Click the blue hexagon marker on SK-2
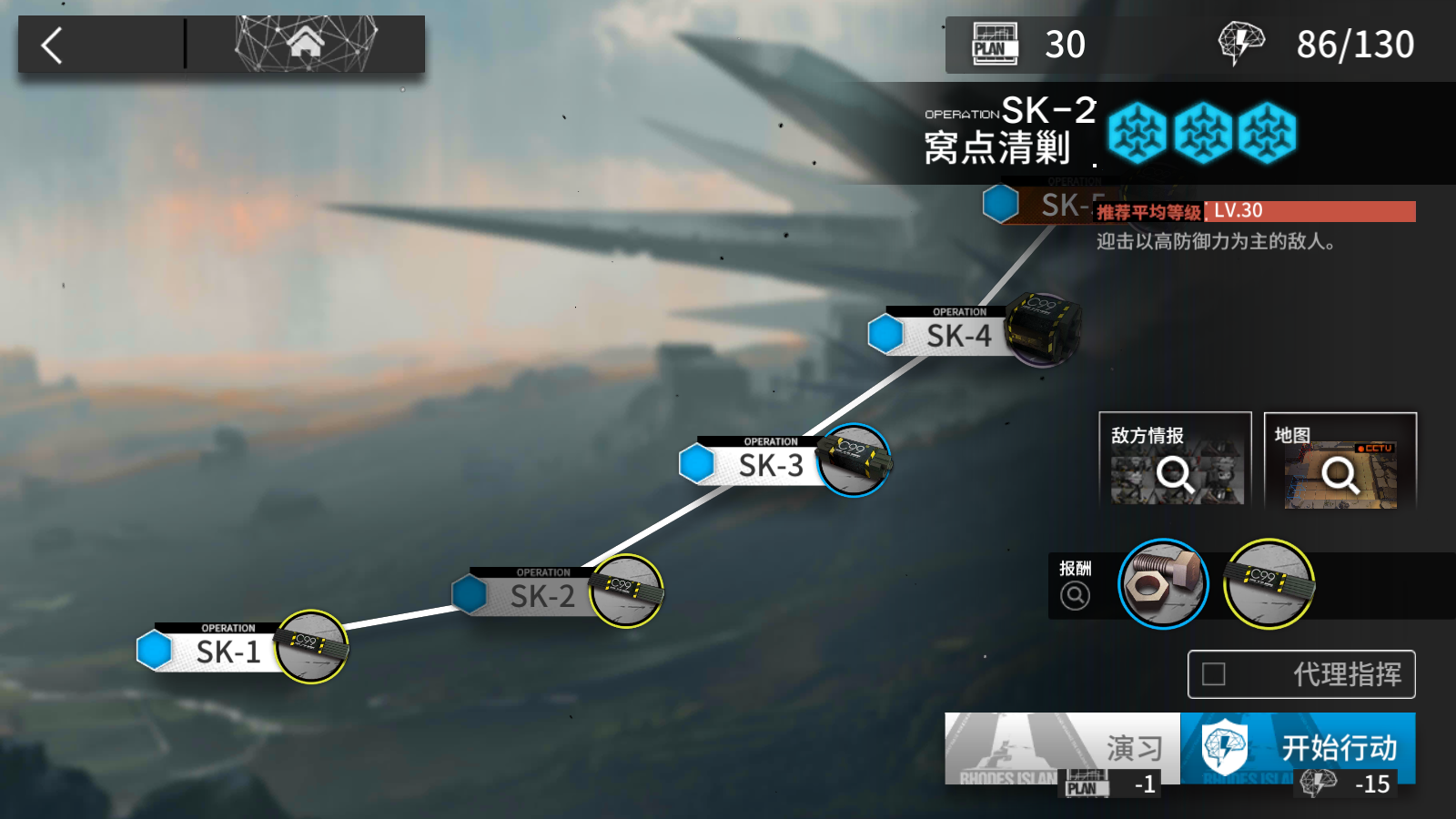 470,592
